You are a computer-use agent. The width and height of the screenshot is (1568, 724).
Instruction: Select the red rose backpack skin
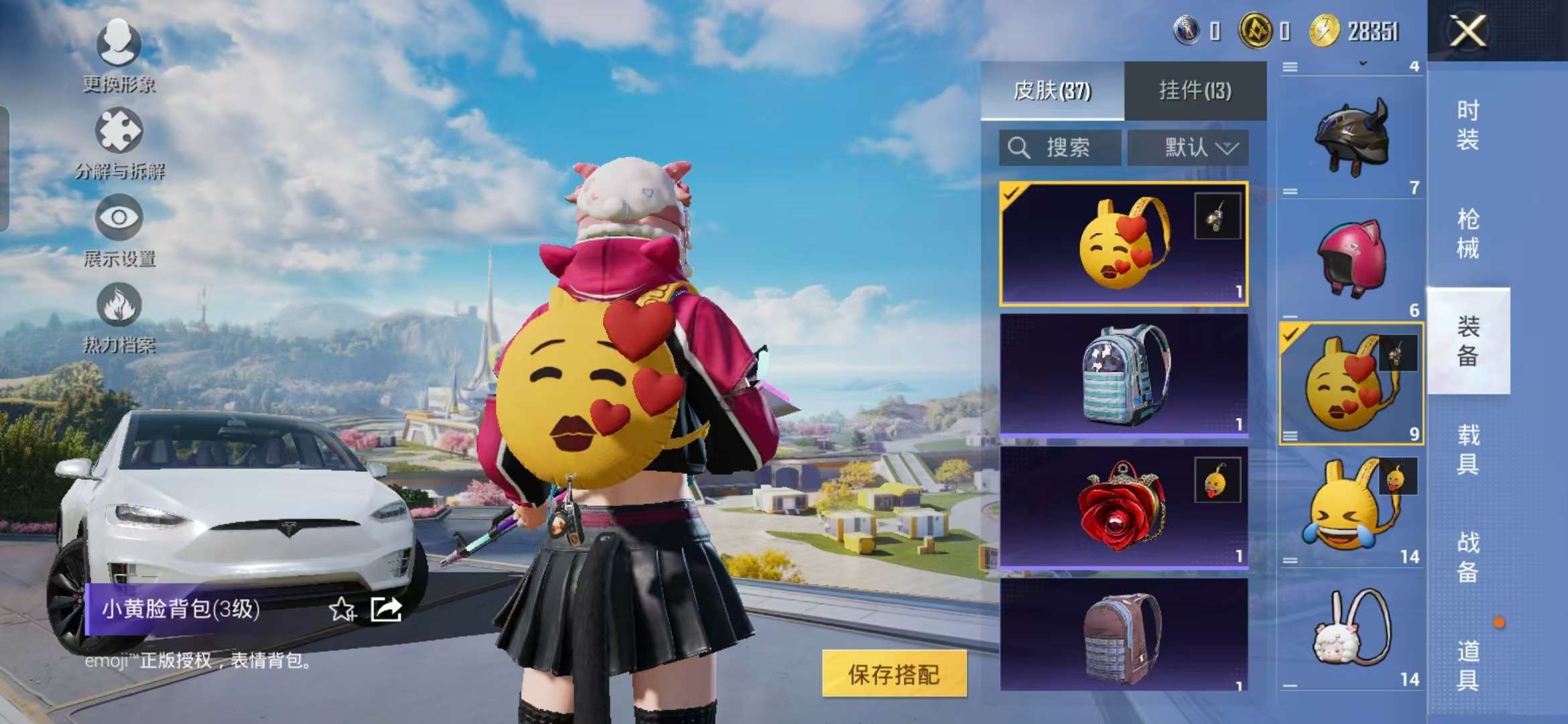click(x=1123, y=507)
